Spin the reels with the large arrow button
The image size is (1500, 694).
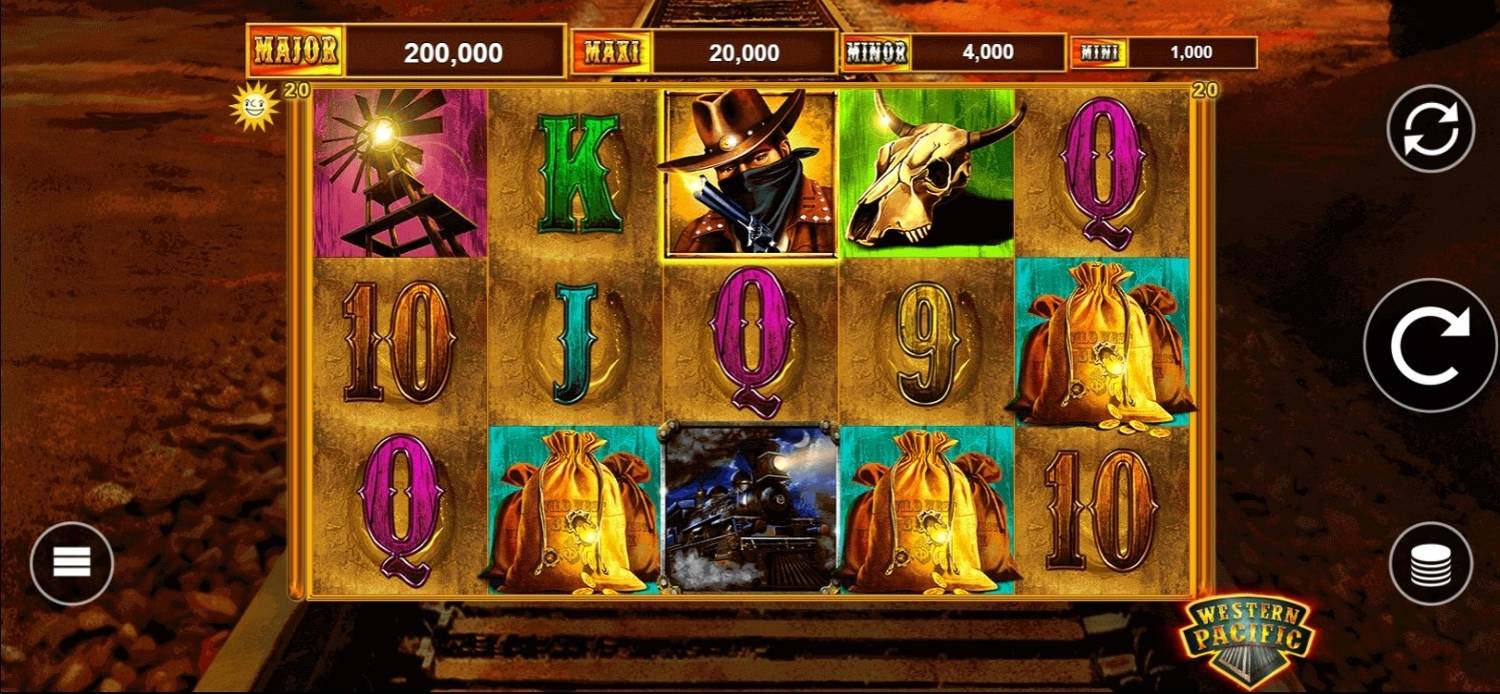coord(1430,345)
